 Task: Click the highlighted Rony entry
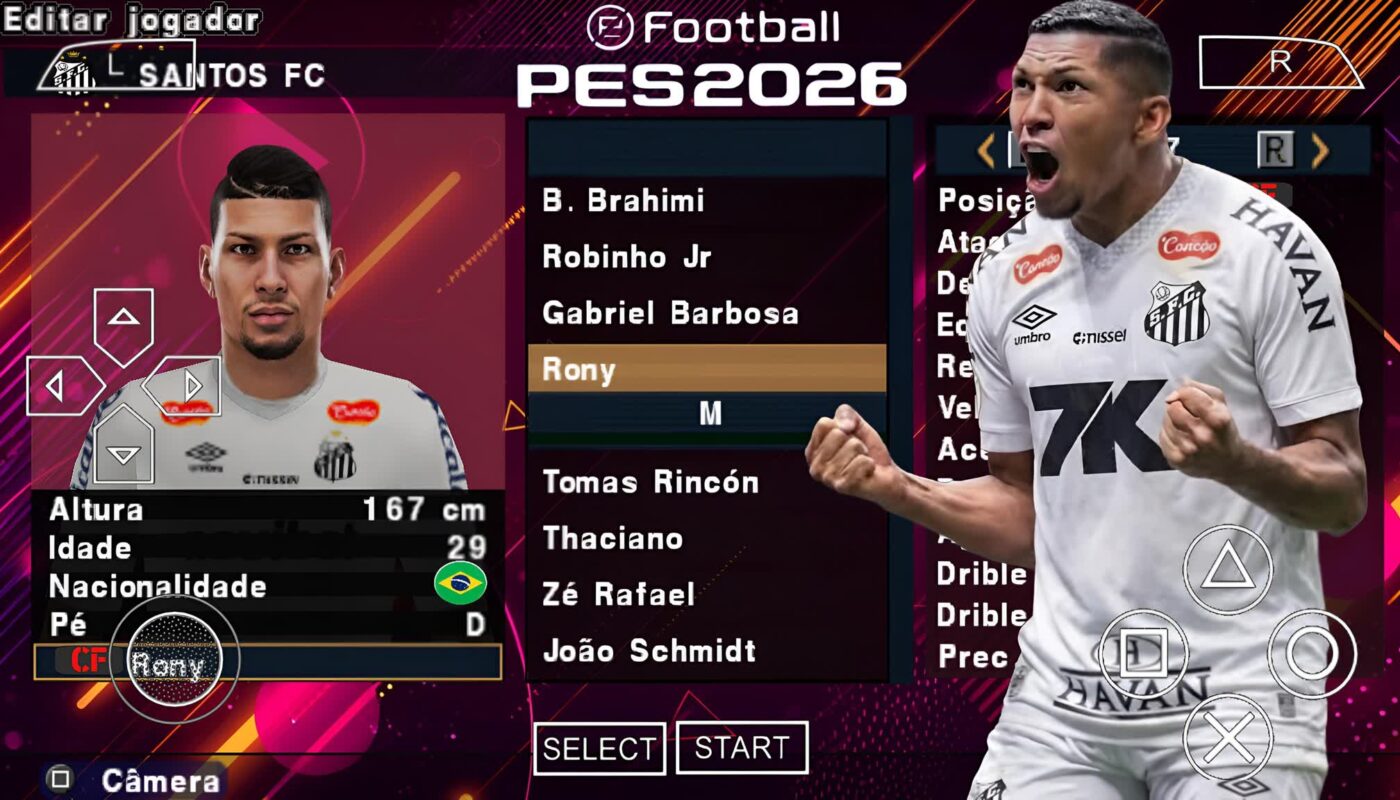pos(706,369)
